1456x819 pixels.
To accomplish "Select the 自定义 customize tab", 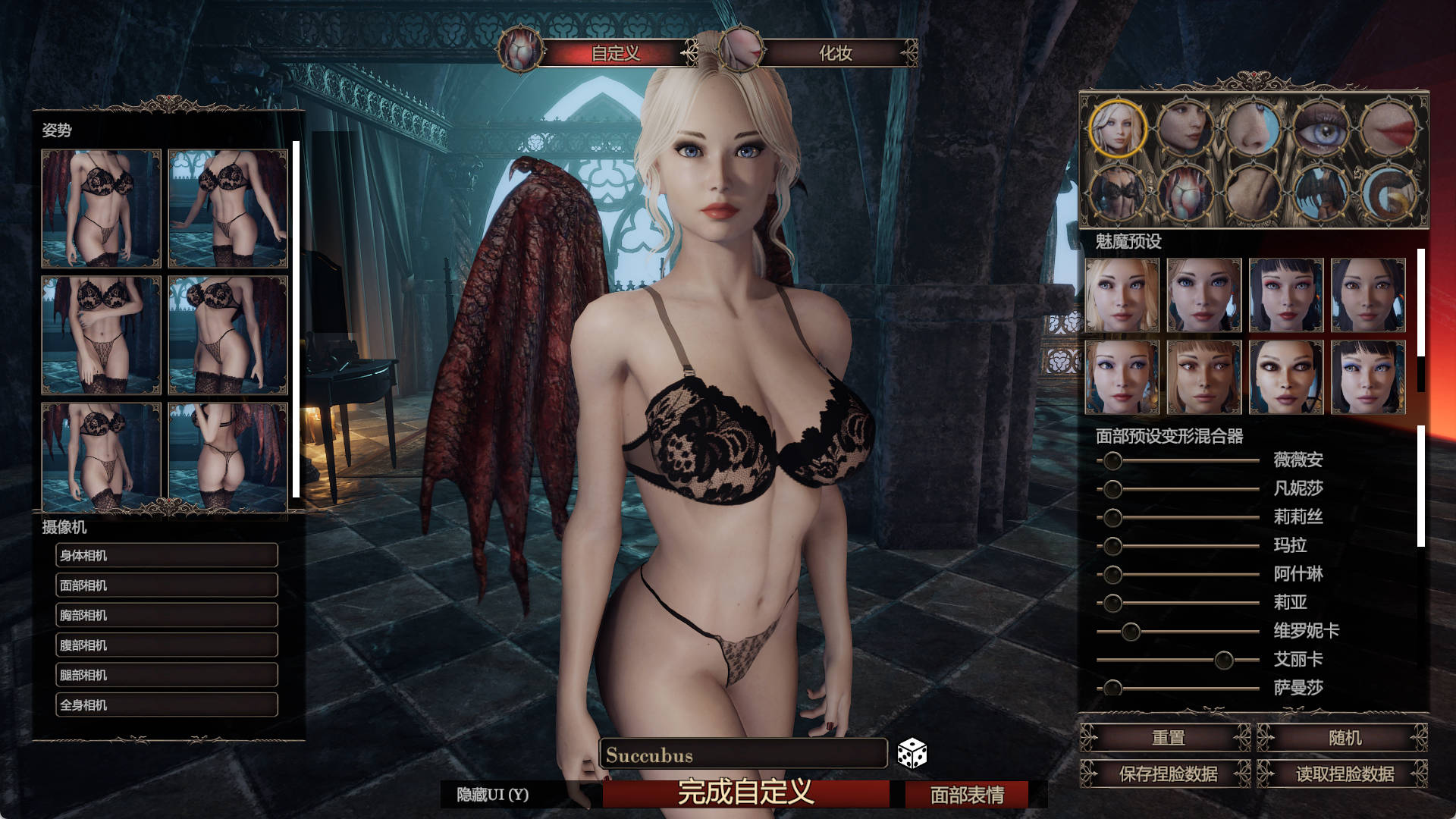I will point(615,53).
